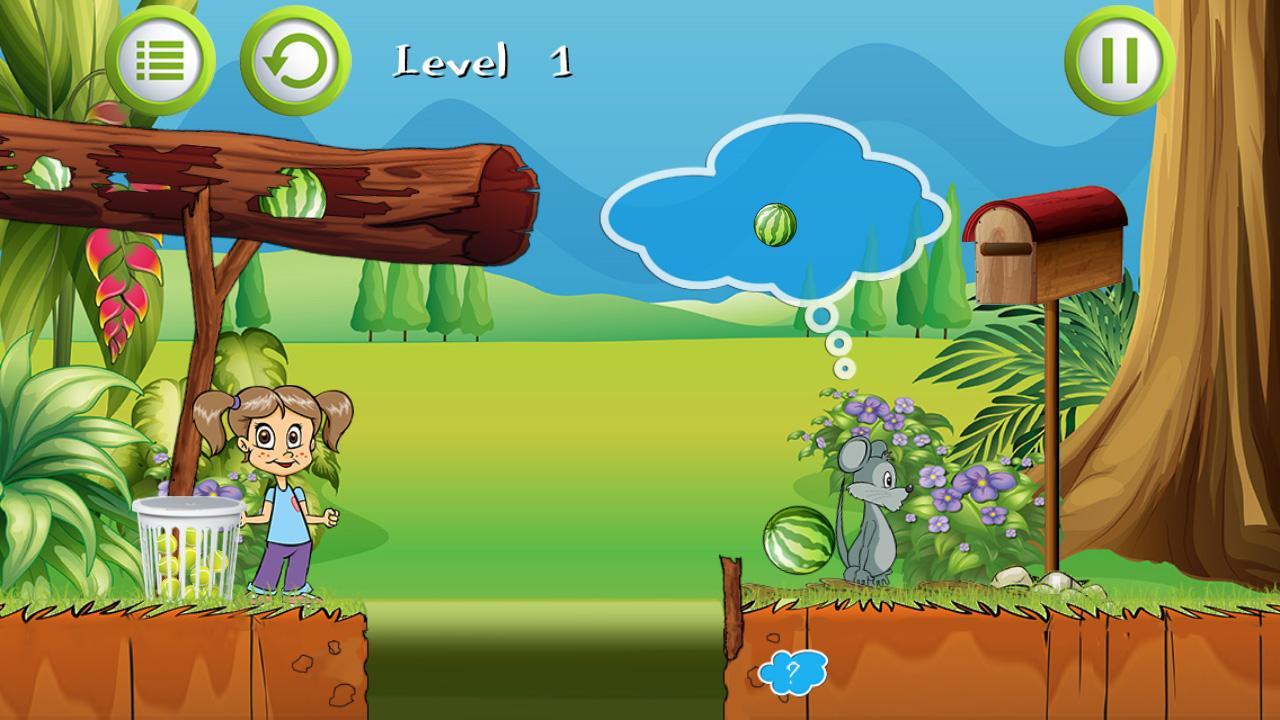
Task: Select the watermelon in the thought bubble
Action: point(773,224)
